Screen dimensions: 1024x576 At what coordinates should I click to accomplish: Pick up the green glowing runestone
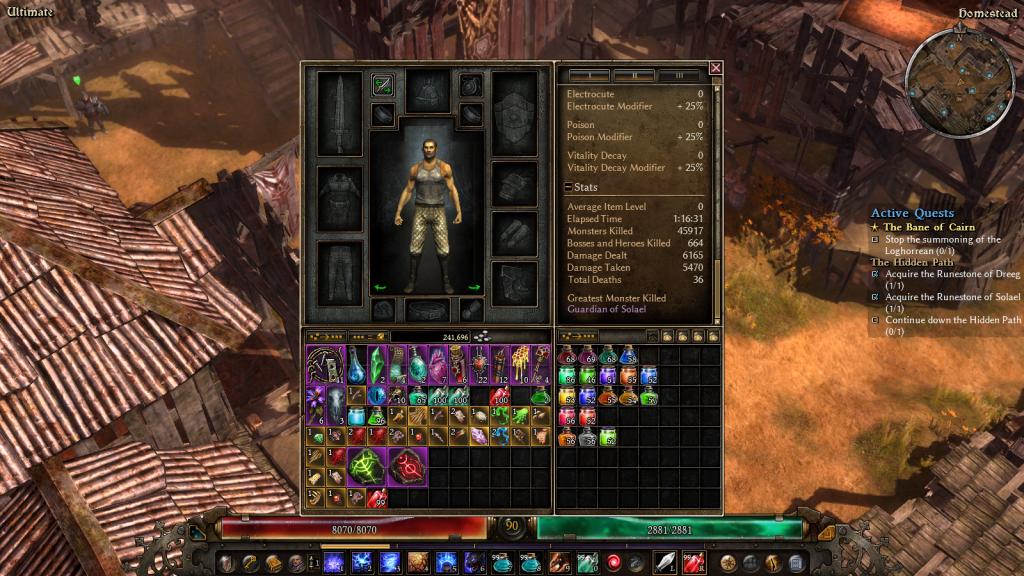tap(367, 467)
